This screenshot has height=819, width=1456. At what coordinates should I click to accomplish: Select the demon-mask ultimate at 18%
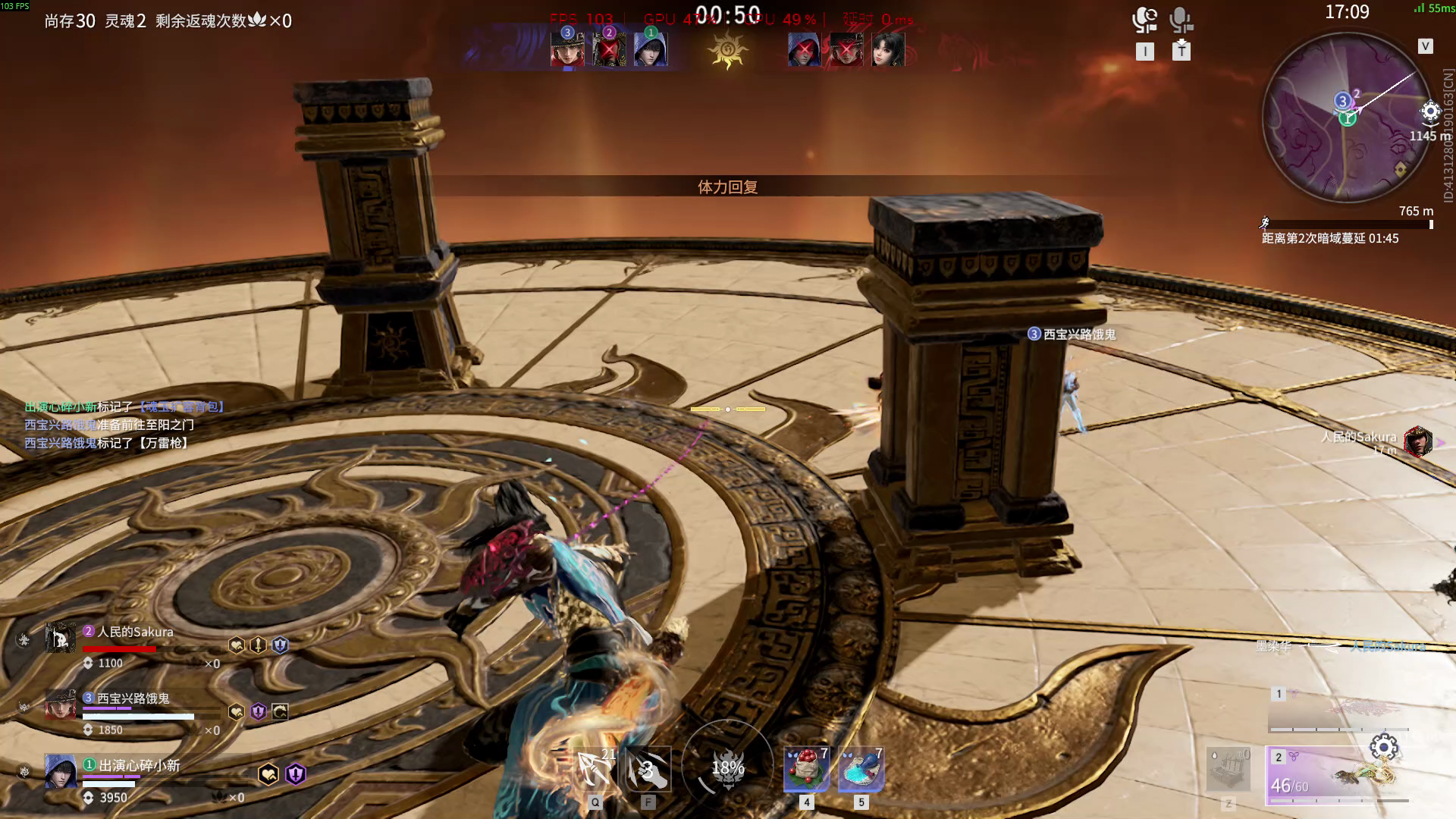[x=727, y=767]
